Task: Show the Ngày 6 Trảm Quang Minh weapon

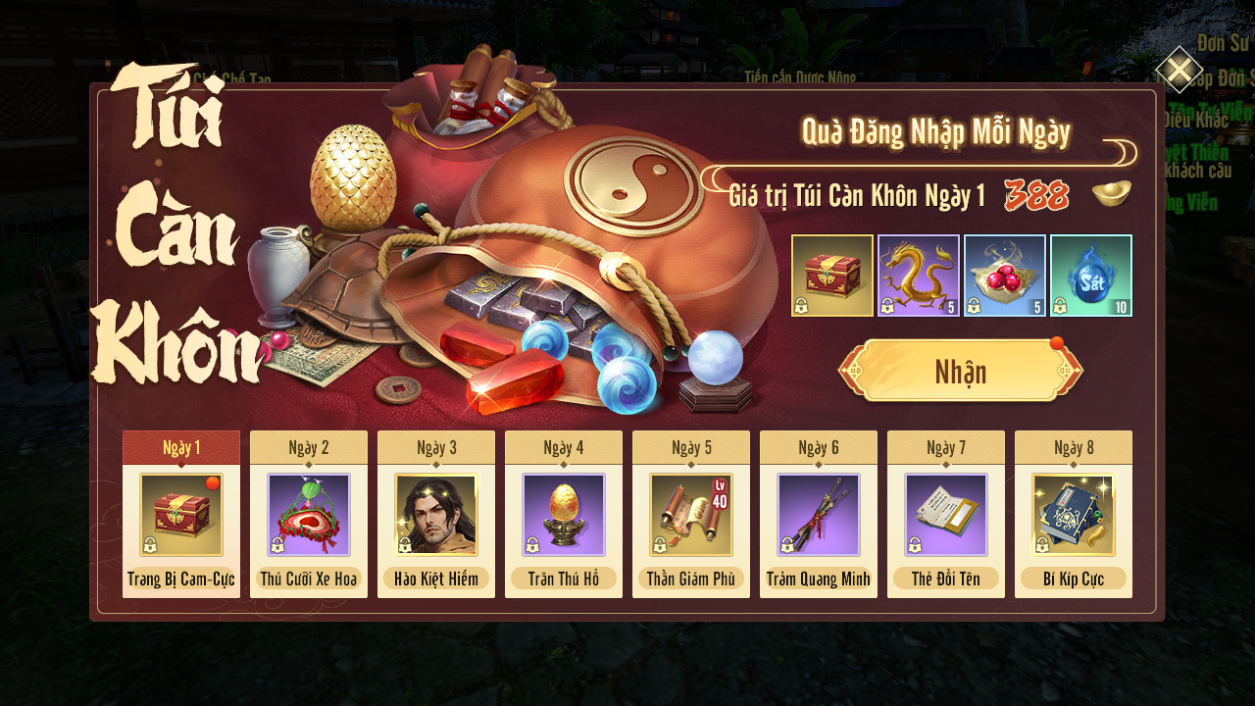Action: click(818, 515)
